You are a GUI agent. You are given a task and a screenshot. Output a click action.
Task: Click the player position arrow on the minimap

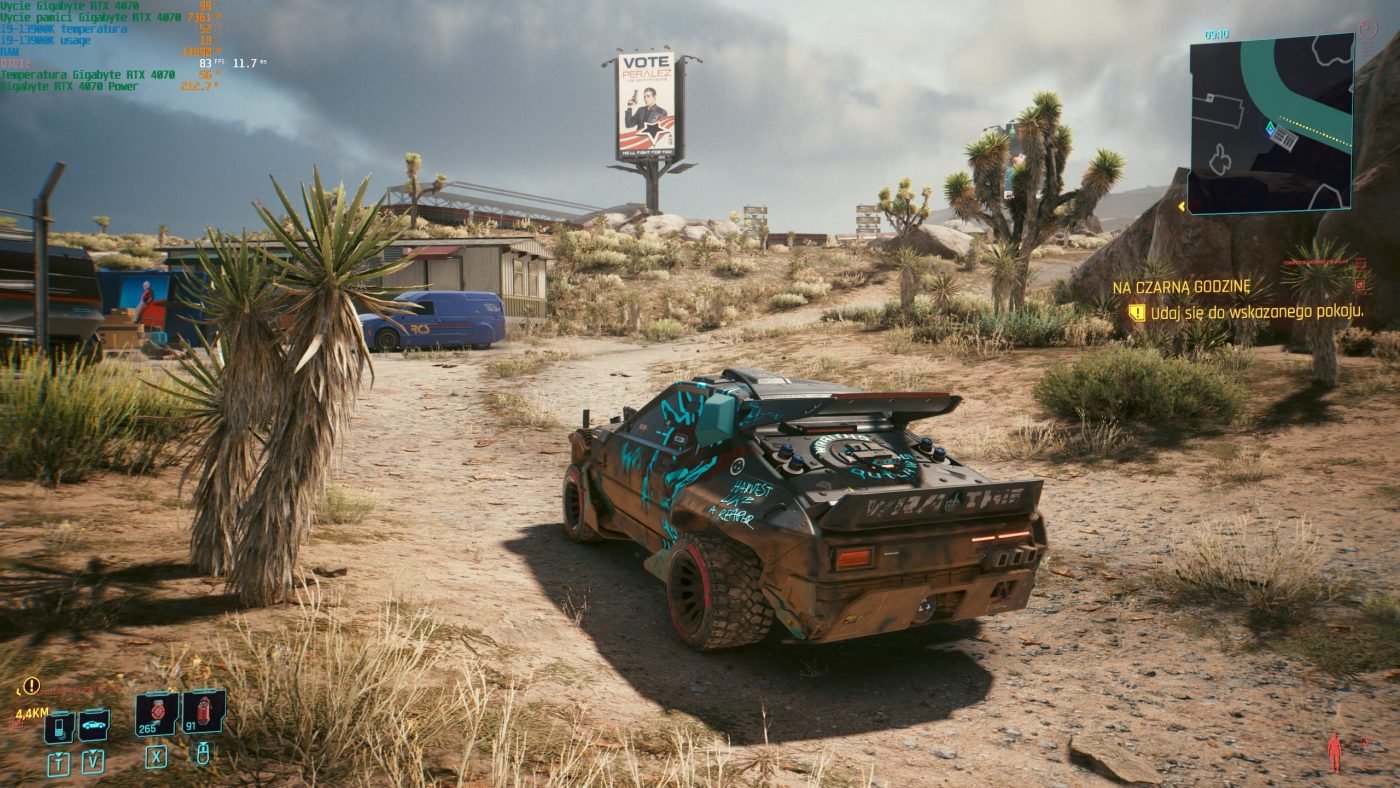1270,129
